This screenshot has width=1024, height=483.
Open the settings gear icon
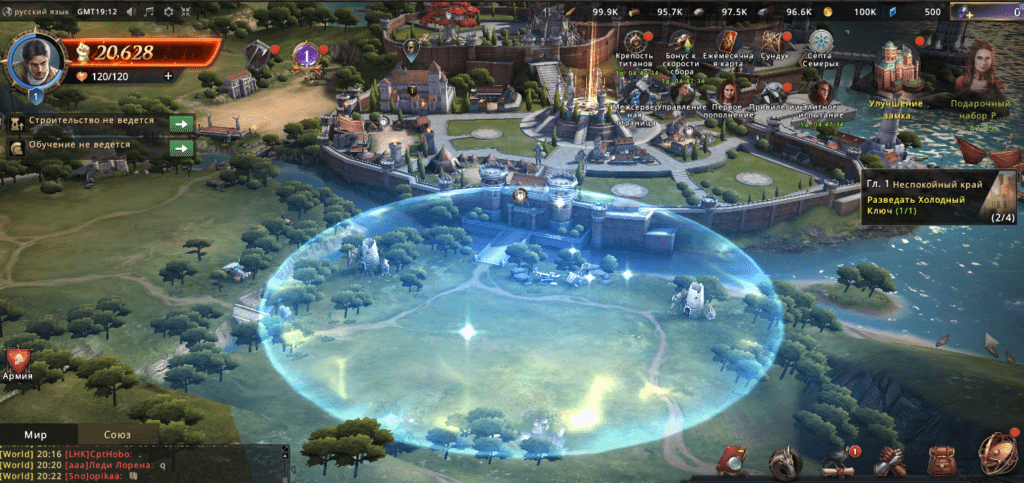tap(168, 11)
